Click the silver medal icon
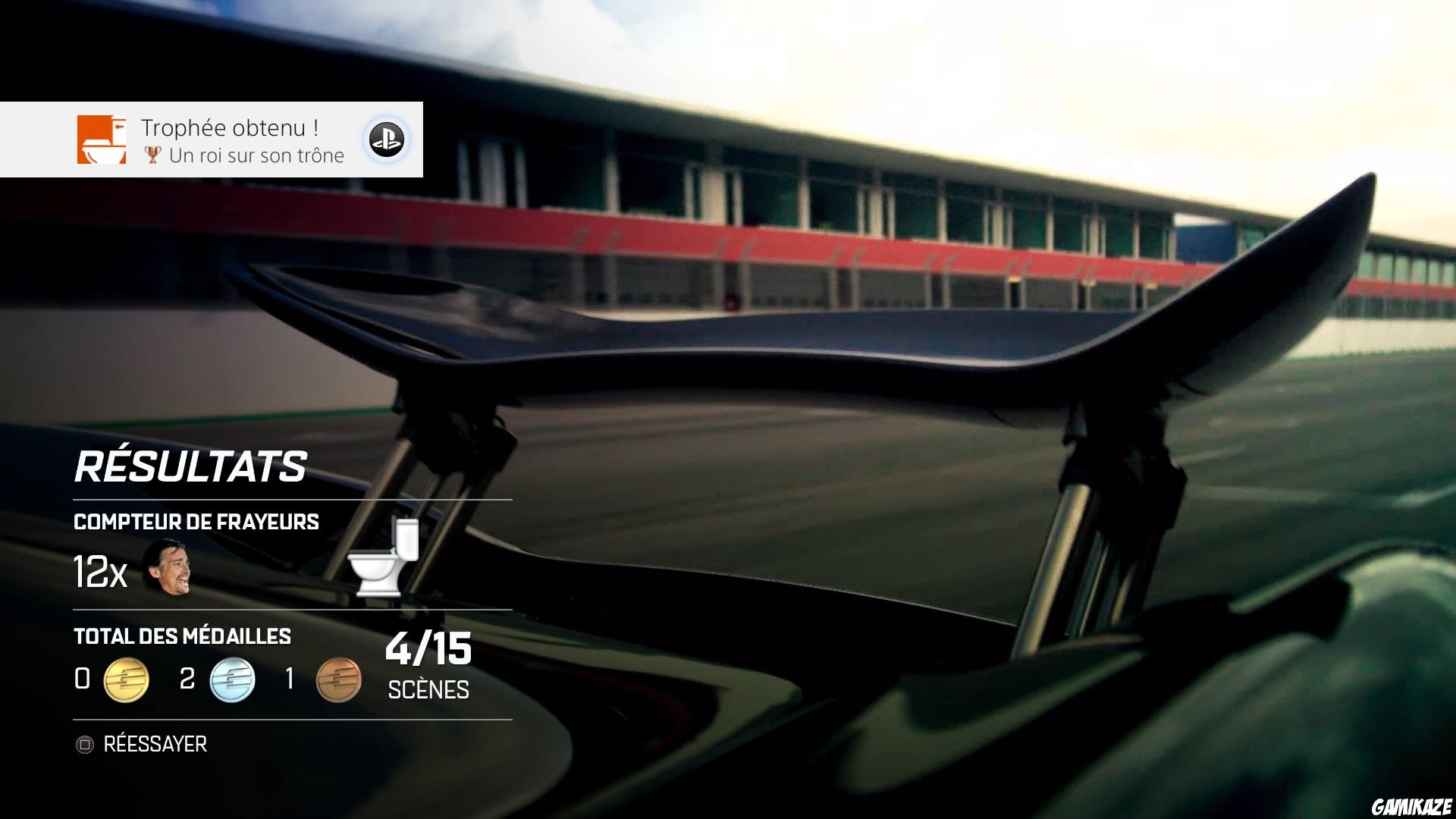The image size is (1456, 819). (x=232, y=680)
